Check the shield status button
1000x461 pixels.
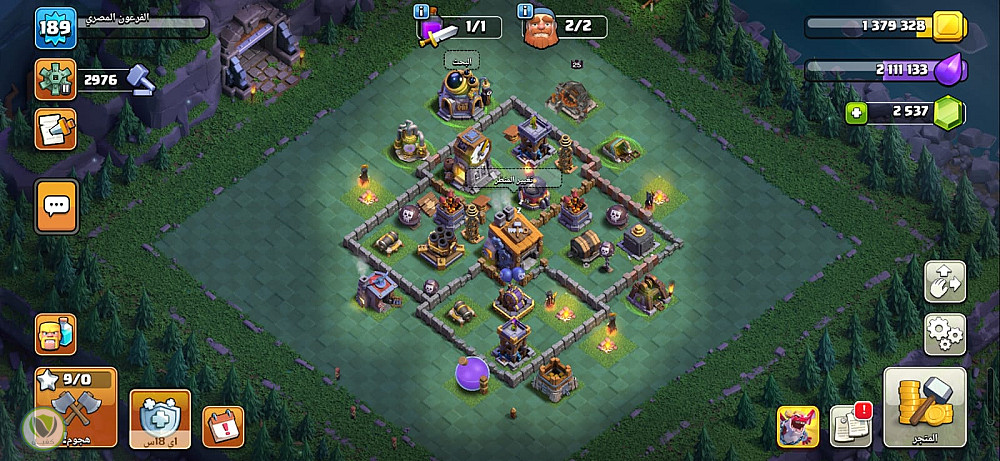pos(160,418)
